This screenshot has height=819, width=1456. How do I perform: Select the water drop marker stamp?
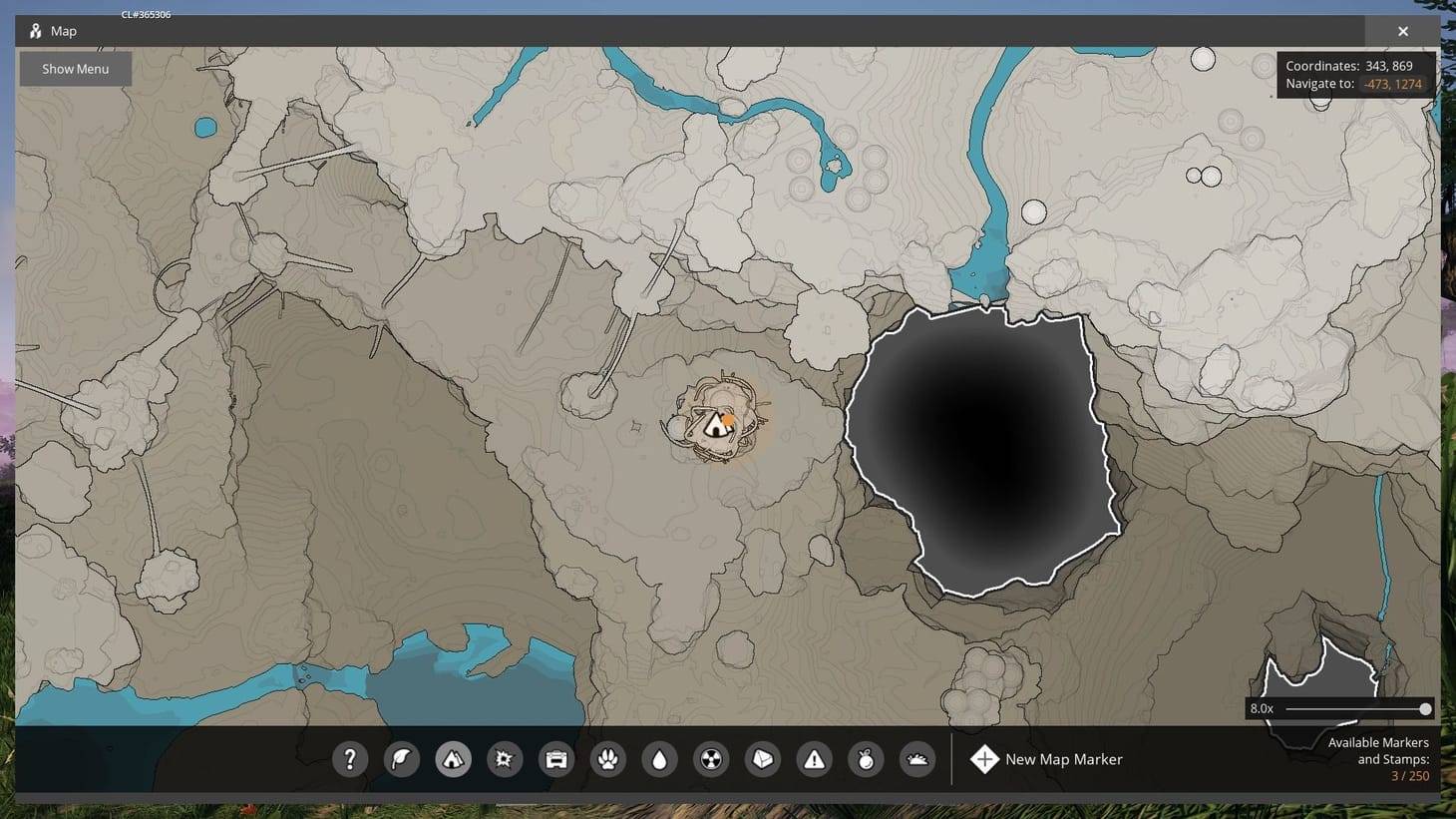[x=660, y=759]
